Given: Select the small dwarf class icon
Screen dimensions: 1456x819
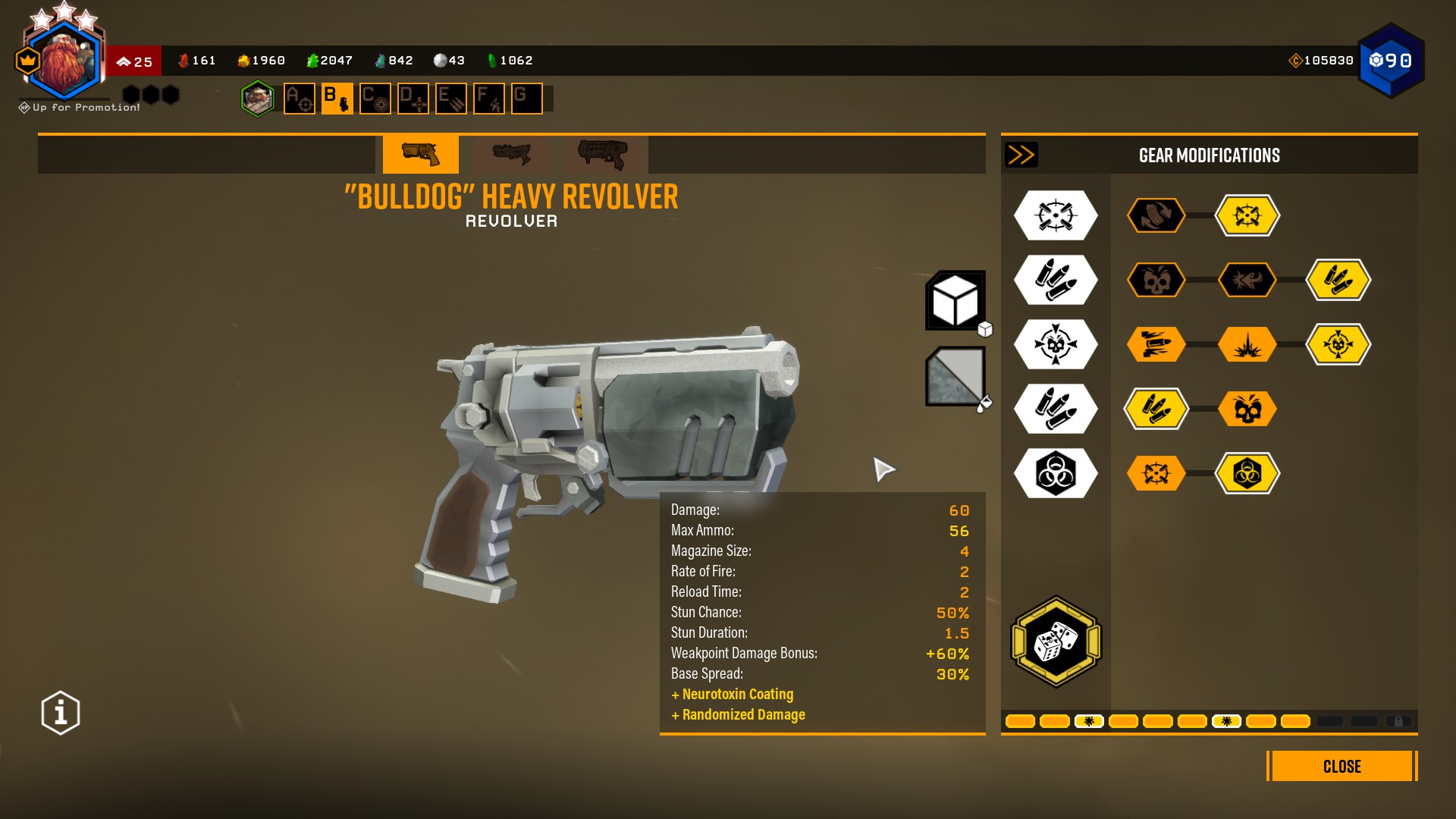Looking at the screenshot, I should tap(258, 99).
